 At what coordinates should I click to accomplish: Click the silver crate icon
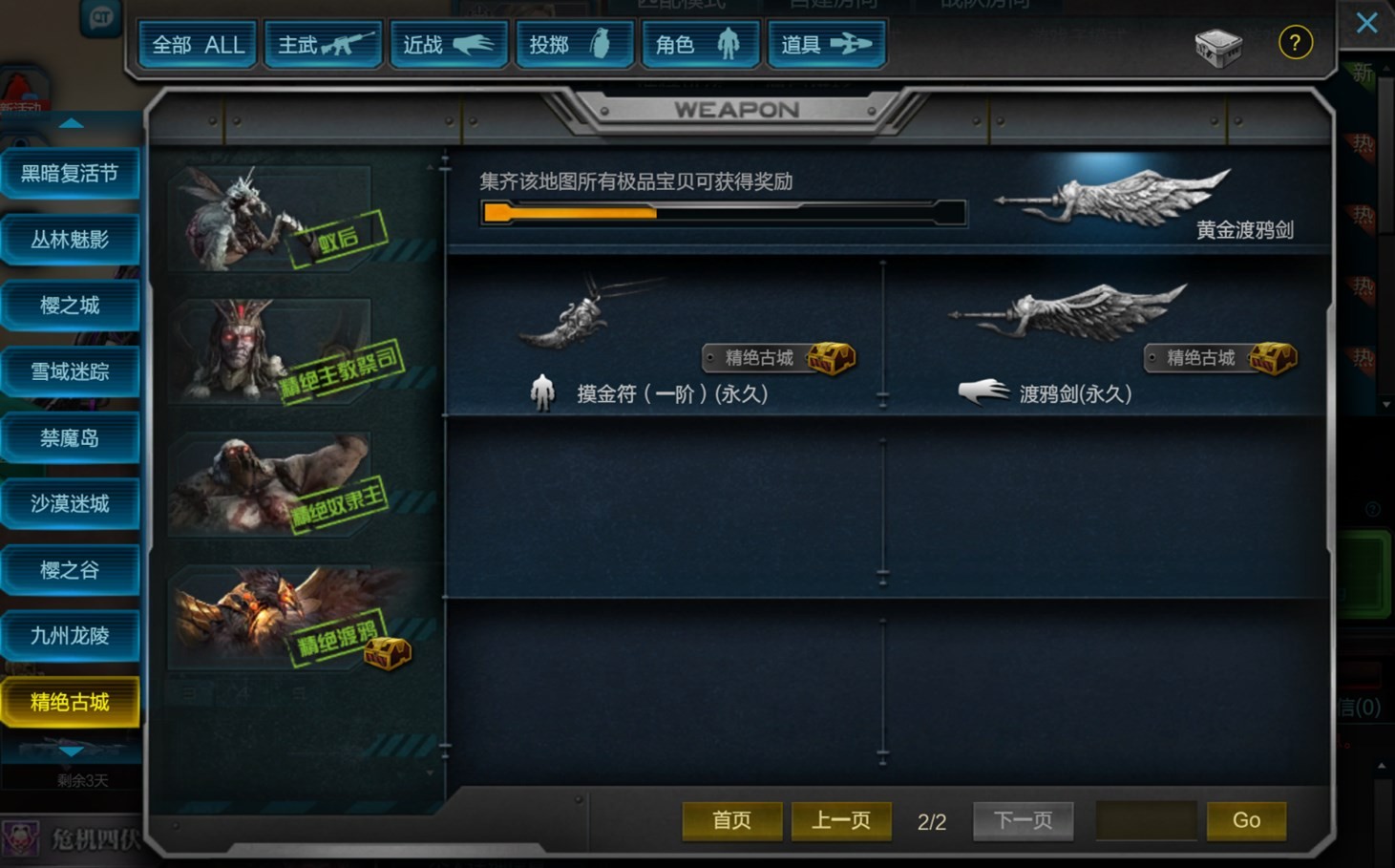[x=1218, y=46]
